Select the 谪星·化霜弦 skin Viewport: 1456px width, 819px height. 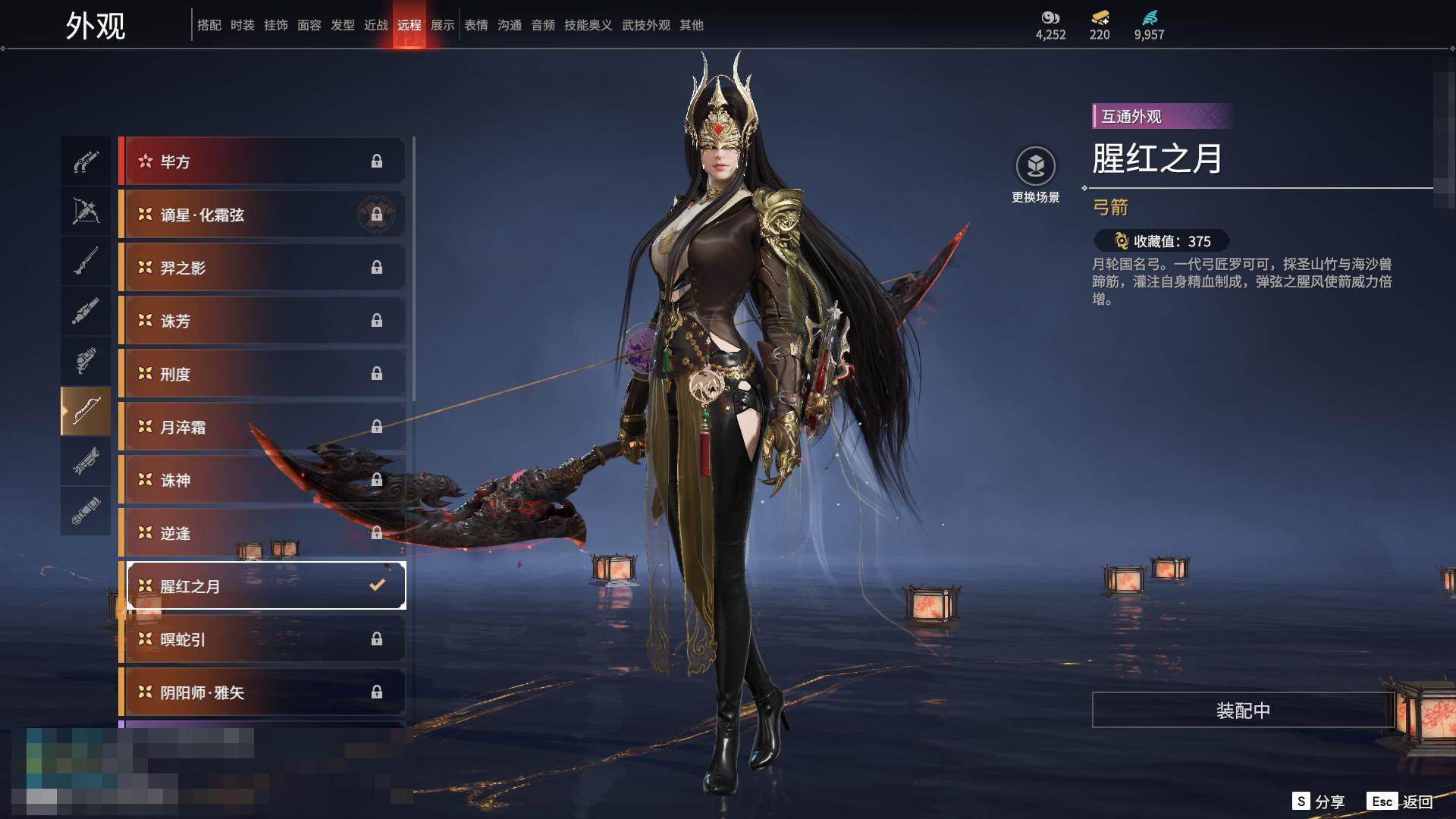click(262, 215)
